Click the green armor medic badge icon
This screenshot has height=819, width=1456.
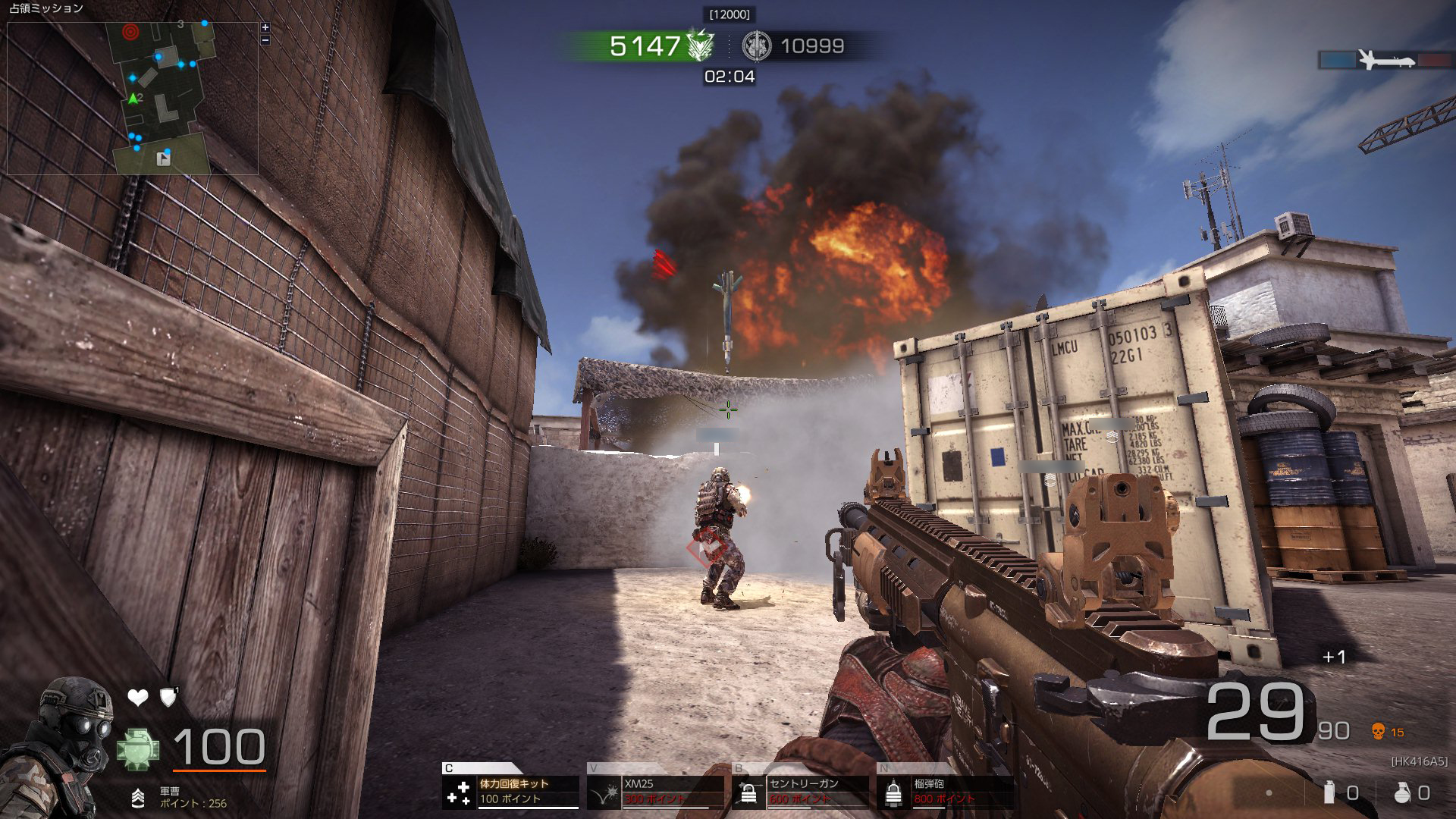click(138, 748)
